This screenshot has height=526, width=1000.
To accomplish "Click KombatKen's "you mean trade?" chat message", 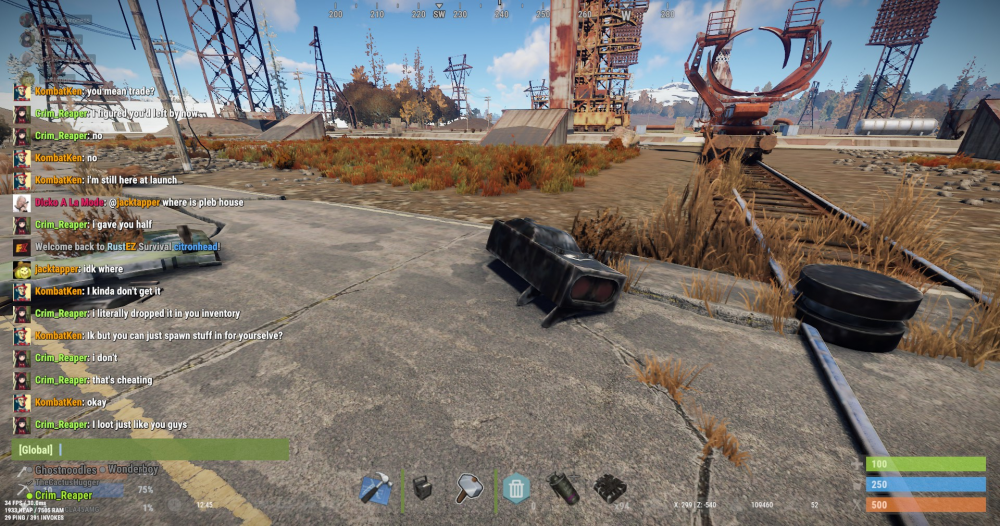I will pos(120,91).
